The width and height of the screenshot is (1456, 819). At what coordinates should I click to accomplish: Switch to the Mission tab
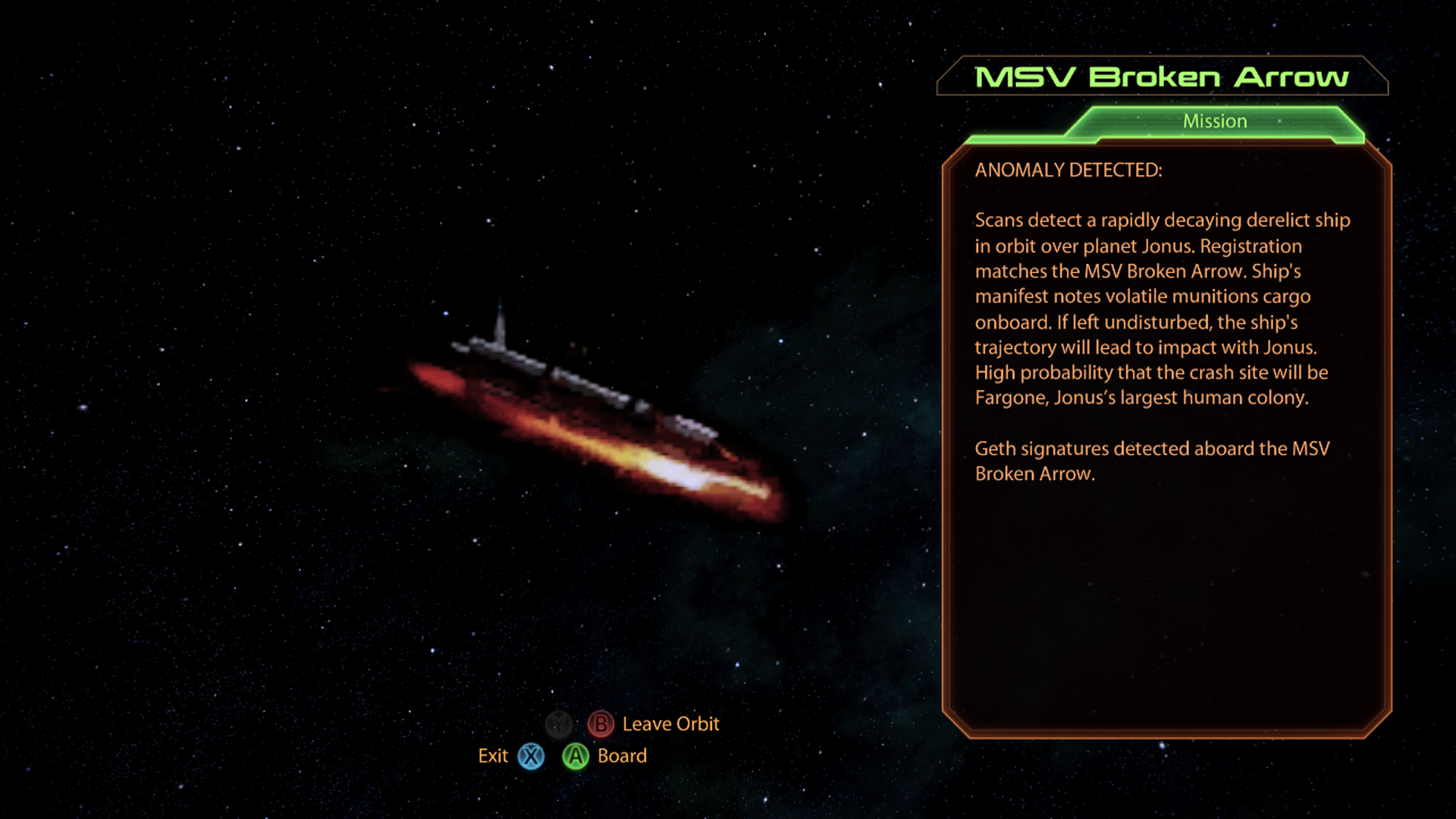1214,121
